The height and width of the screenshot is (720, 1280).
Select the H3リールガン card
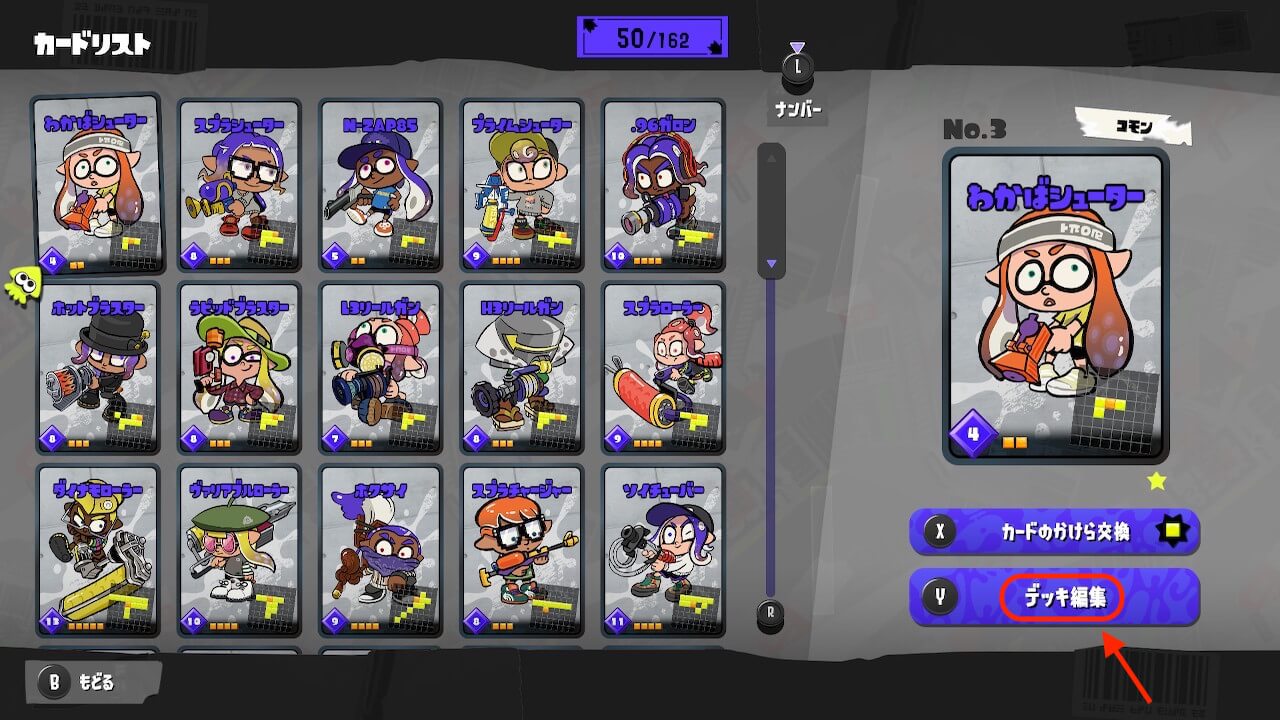(521, 368)
